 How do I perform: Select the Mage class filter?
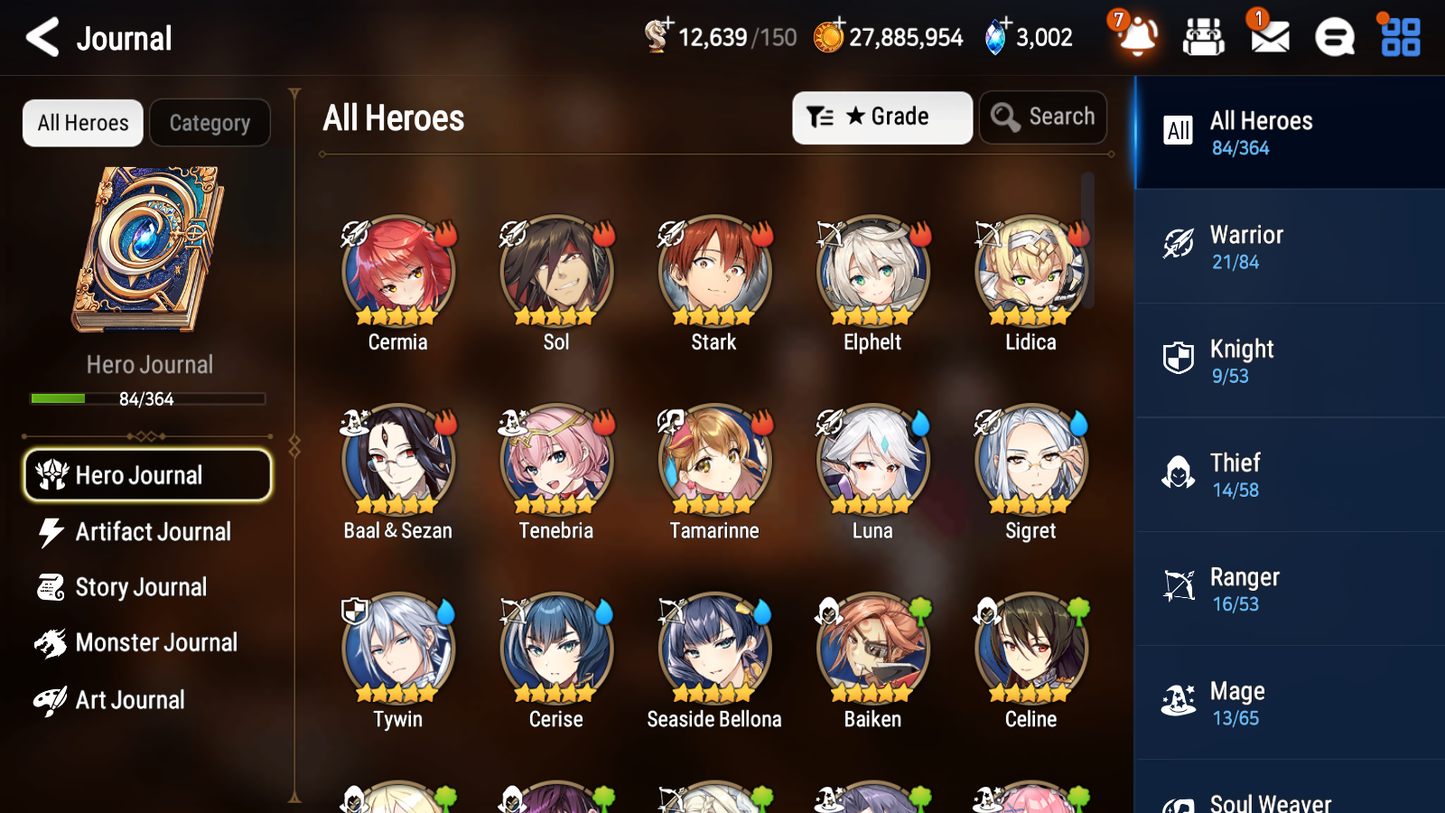click(1289, 702)
